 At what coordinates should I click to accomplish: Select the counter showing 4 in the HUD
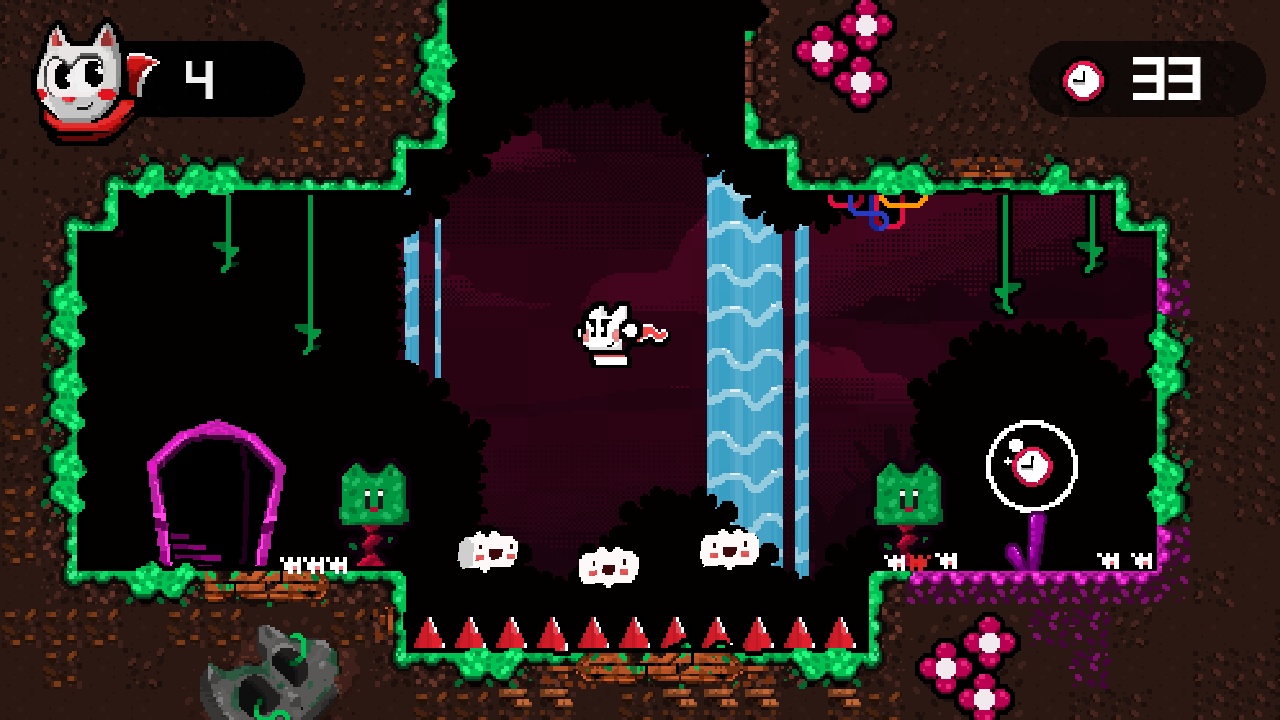[x=200, y=78]
